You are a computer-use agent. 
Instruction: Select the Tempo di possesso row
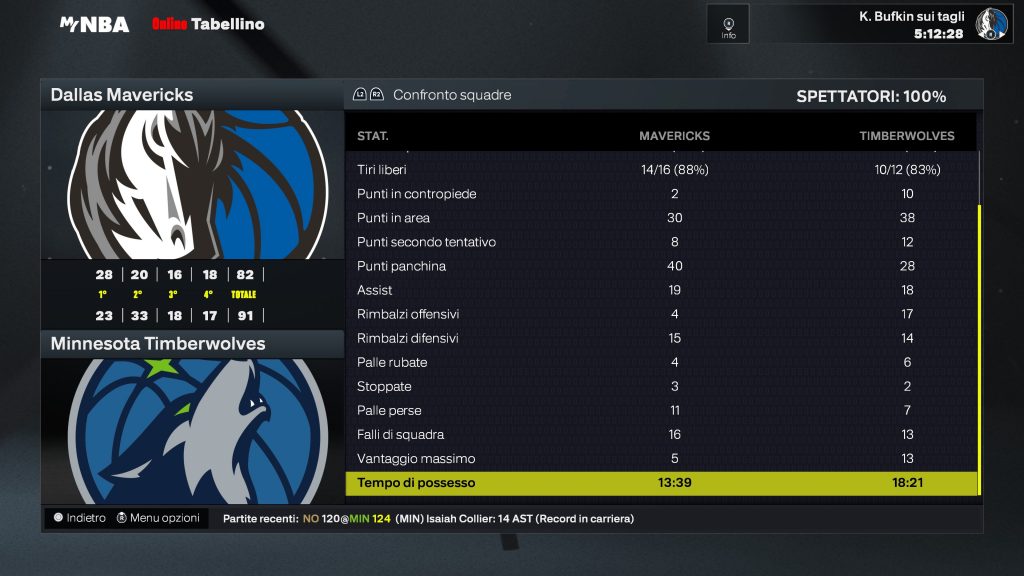(x=660, y=483)
